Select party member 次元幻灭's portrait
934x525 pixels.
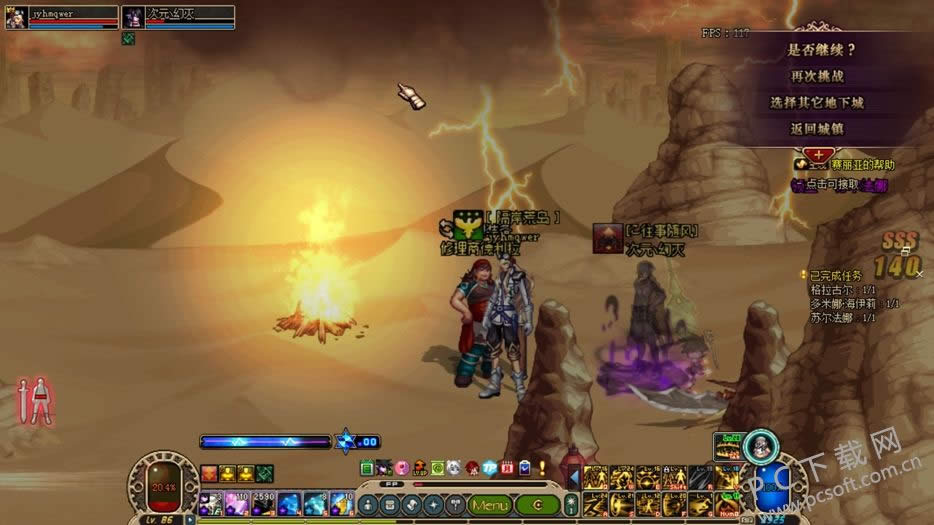[132, 17]
